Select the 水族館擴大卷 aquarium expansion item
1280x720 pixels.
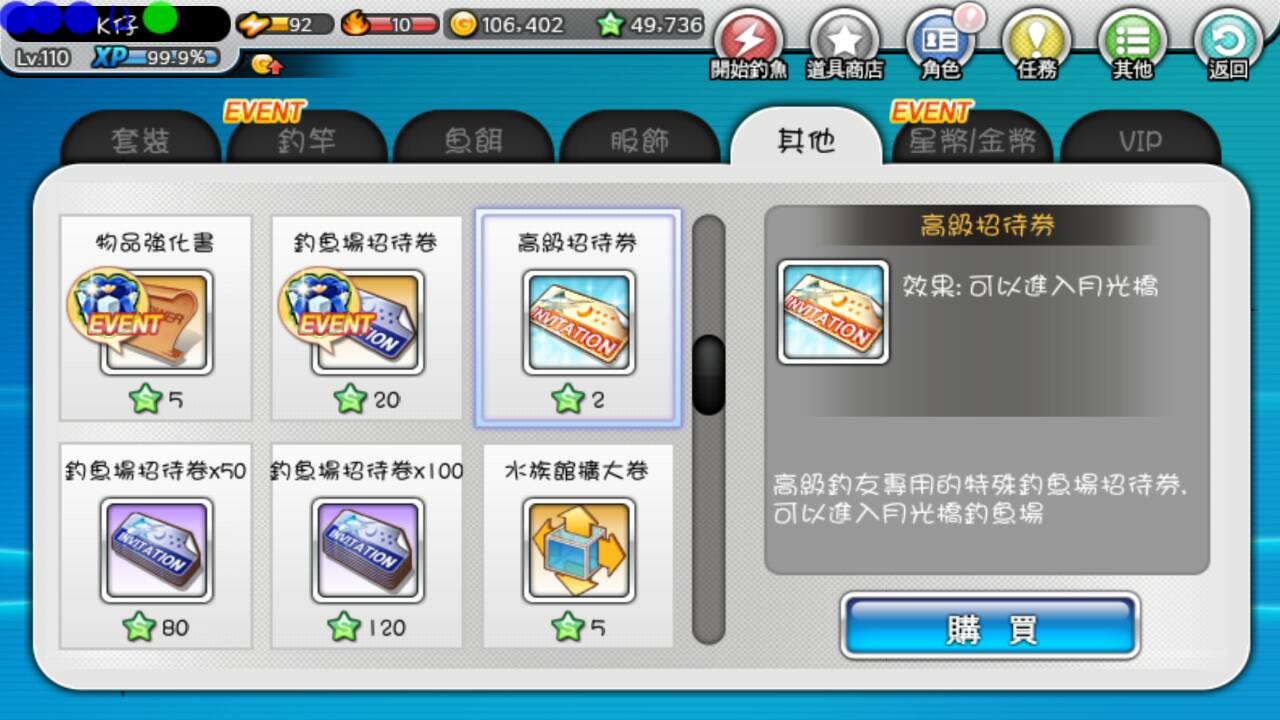578,550
